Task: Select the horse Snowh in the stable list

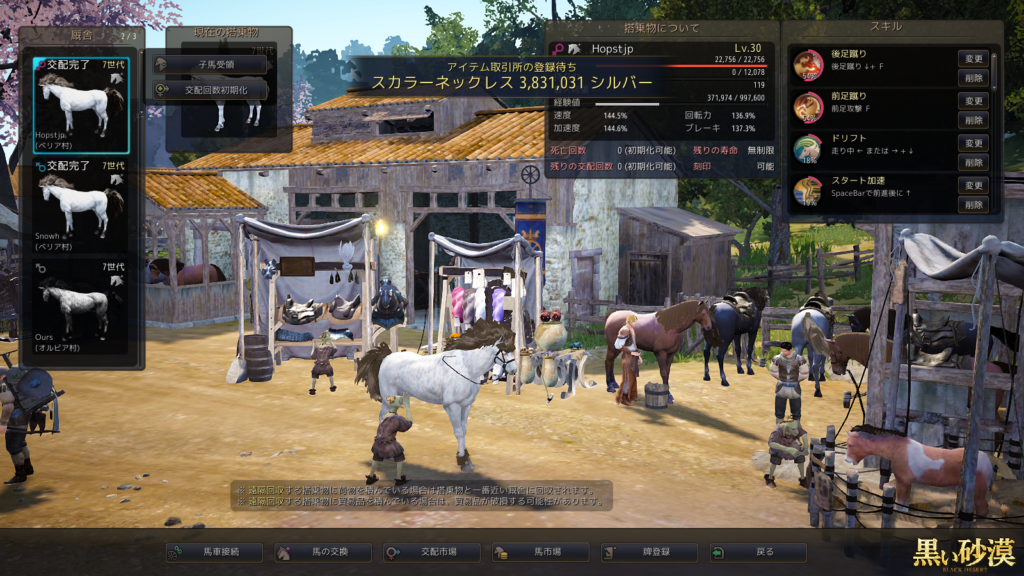Action: pyautogui.click(x=81, y=204)
